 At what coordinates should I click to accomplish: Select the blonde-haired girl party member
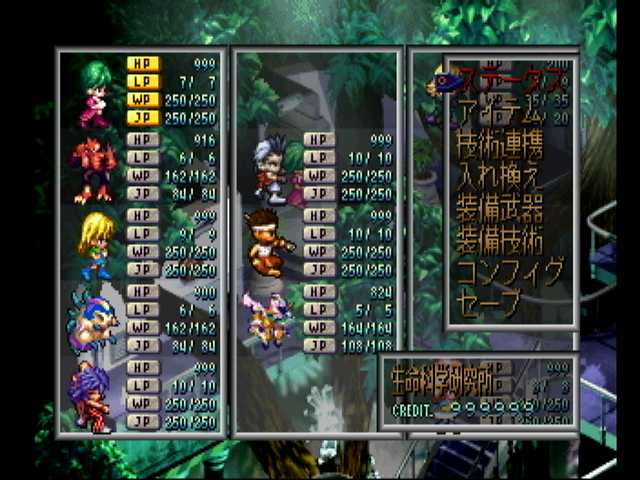[93, 244]
